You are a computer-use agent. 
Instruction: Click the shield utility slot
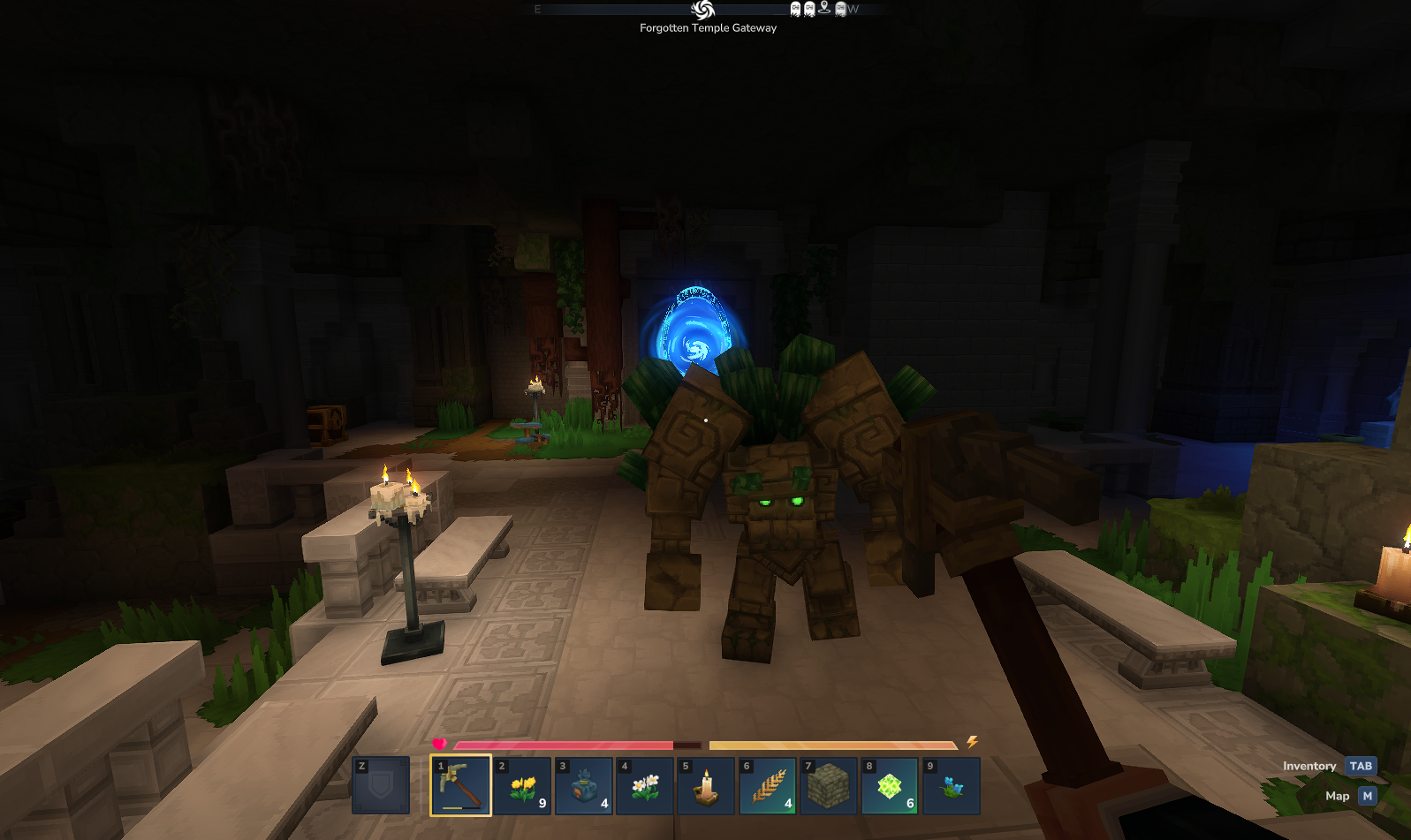[x=381, y=785]
